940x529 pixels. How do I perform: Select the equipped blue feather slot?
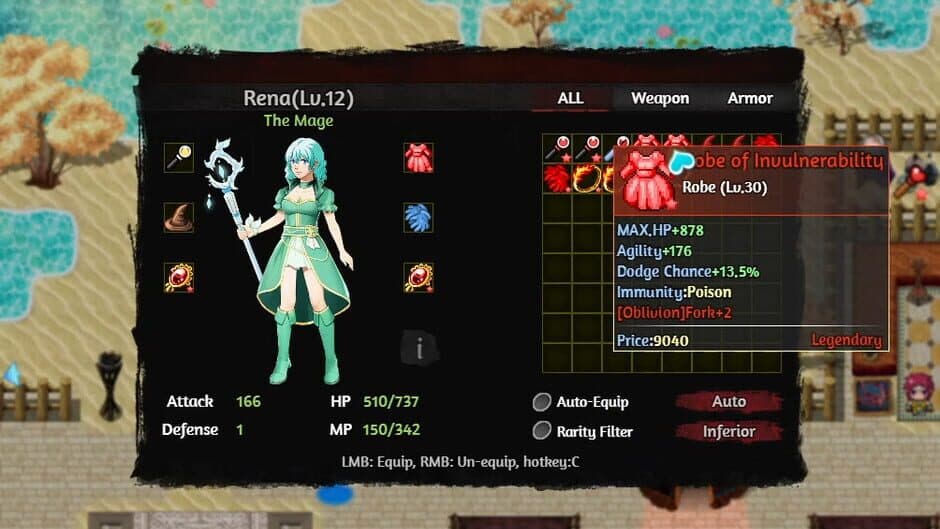tap(418, 217)
